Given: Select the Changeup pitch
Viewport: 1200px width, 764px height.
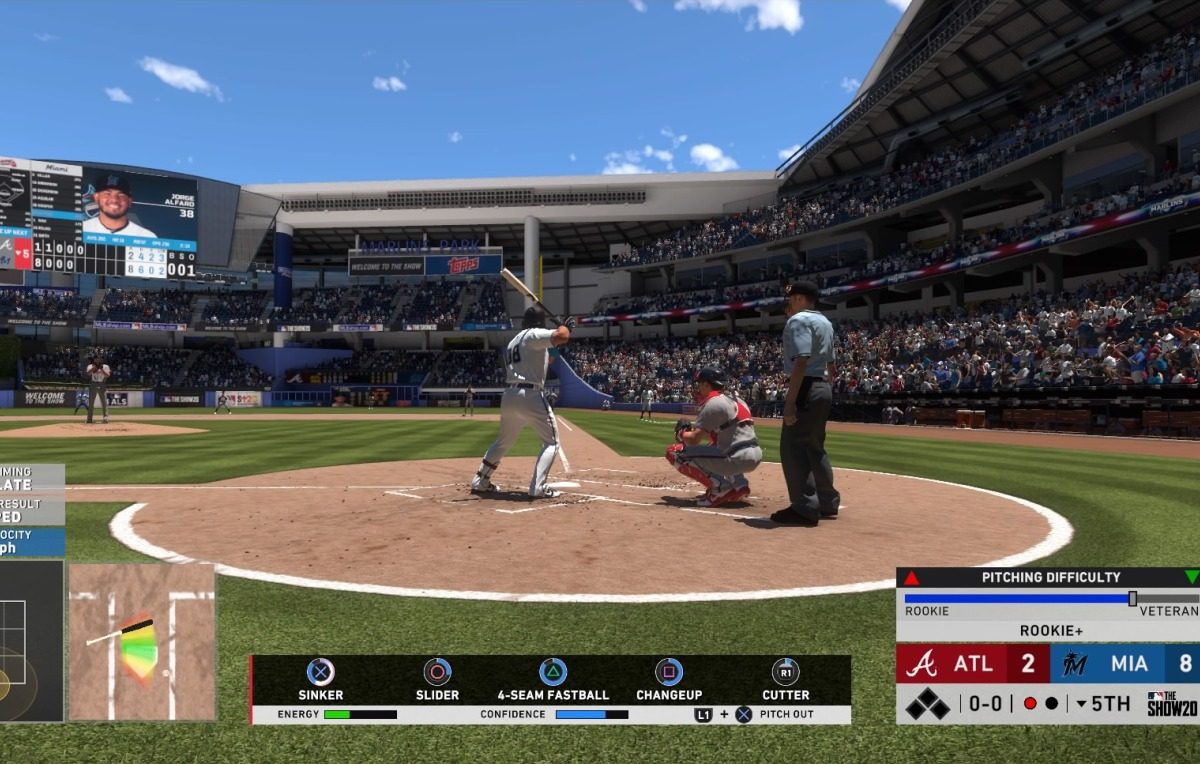Looking at the screenshot, I should 669,673.
